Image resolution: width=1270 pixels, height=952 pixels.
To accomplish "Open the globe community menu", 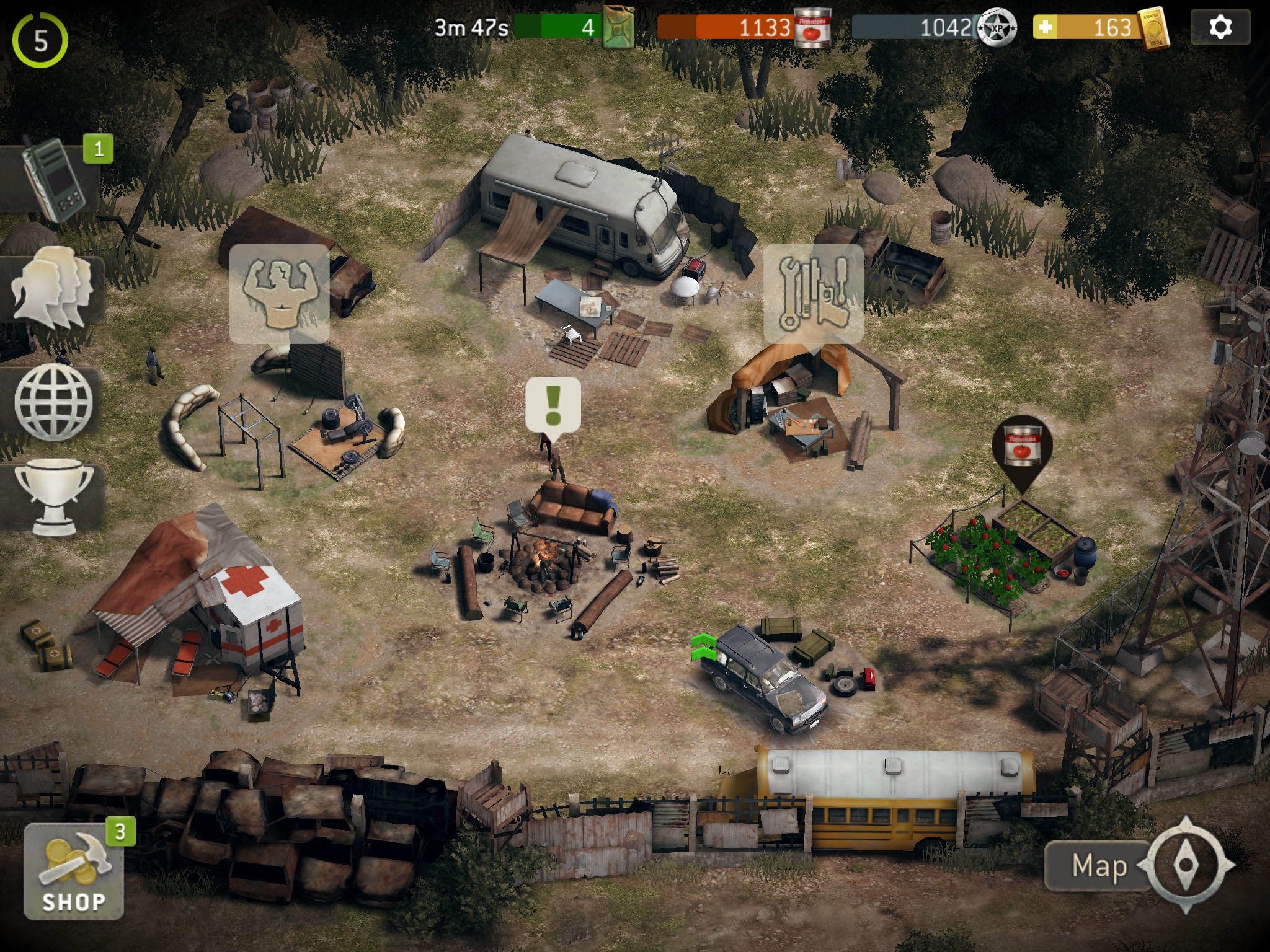I will coord(53,402).
